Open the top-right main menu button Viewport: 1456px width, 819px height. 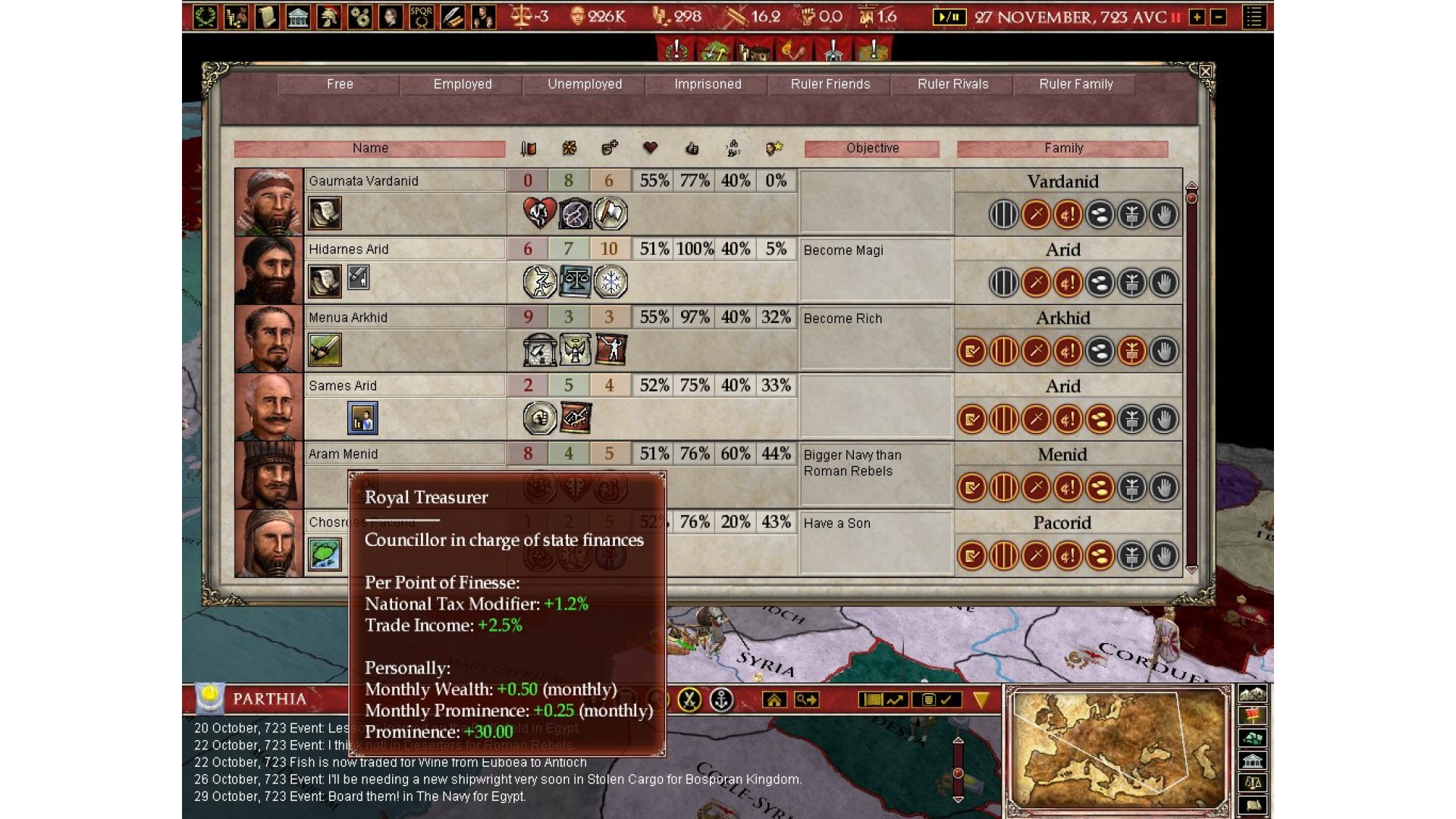tap(1254, 17)
